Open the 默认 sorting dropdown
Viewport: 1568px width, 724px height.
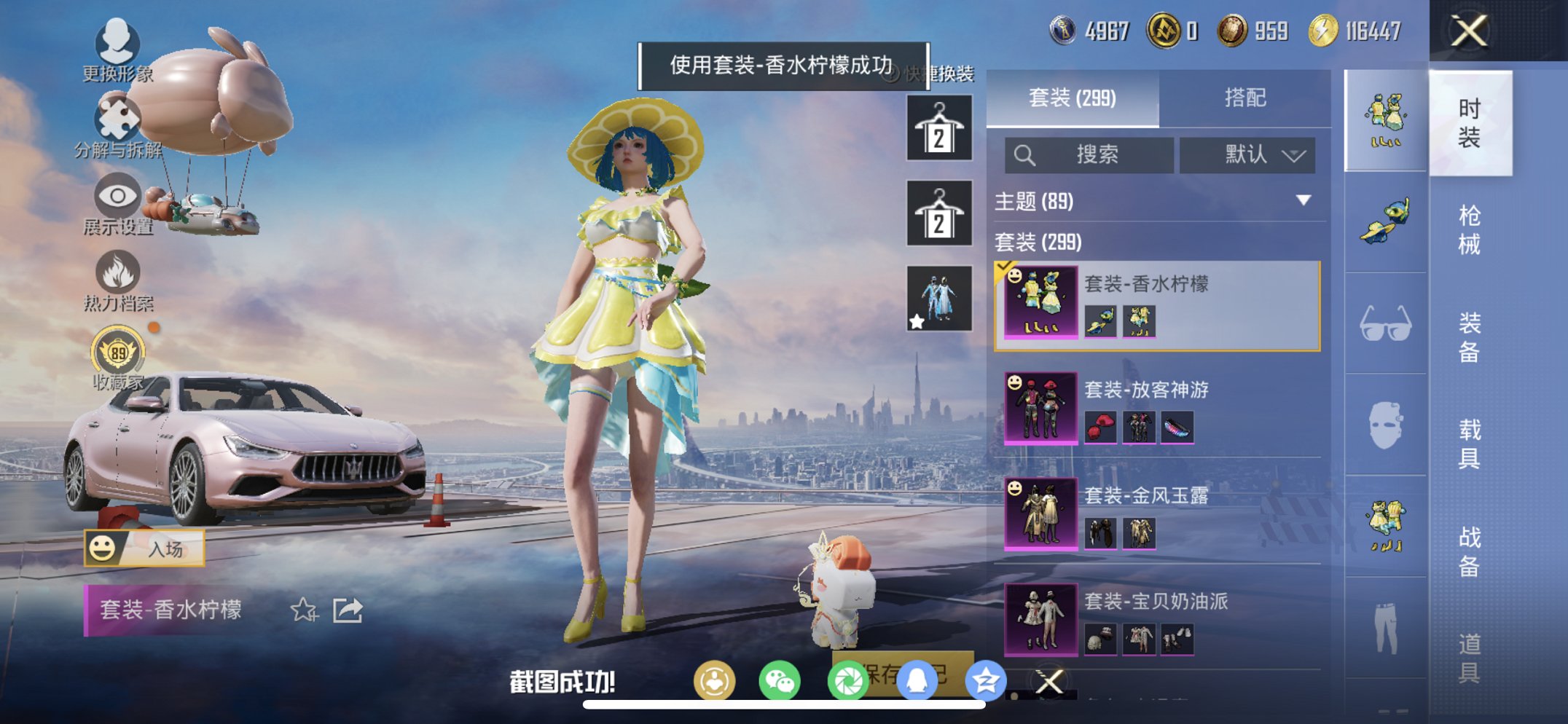1247,155
